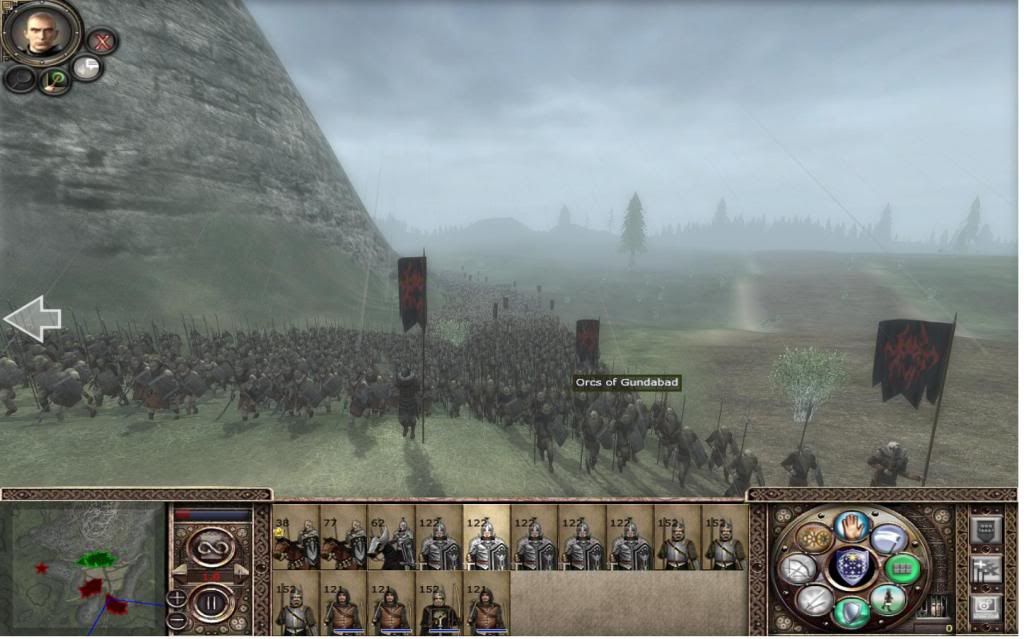Click the battle minimap
This screenshot has width=1024, height=639.
(83, 567)
